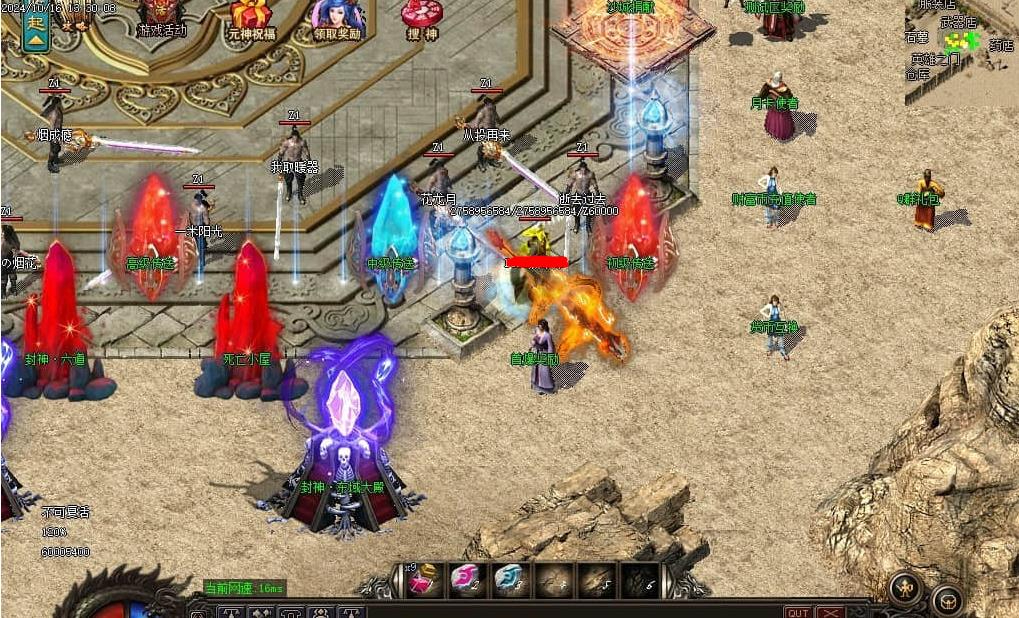The height and width of the screenshot is (618, 1019).
Task: Click the OUT button on the bottom bar
Action: coord(797,612)
